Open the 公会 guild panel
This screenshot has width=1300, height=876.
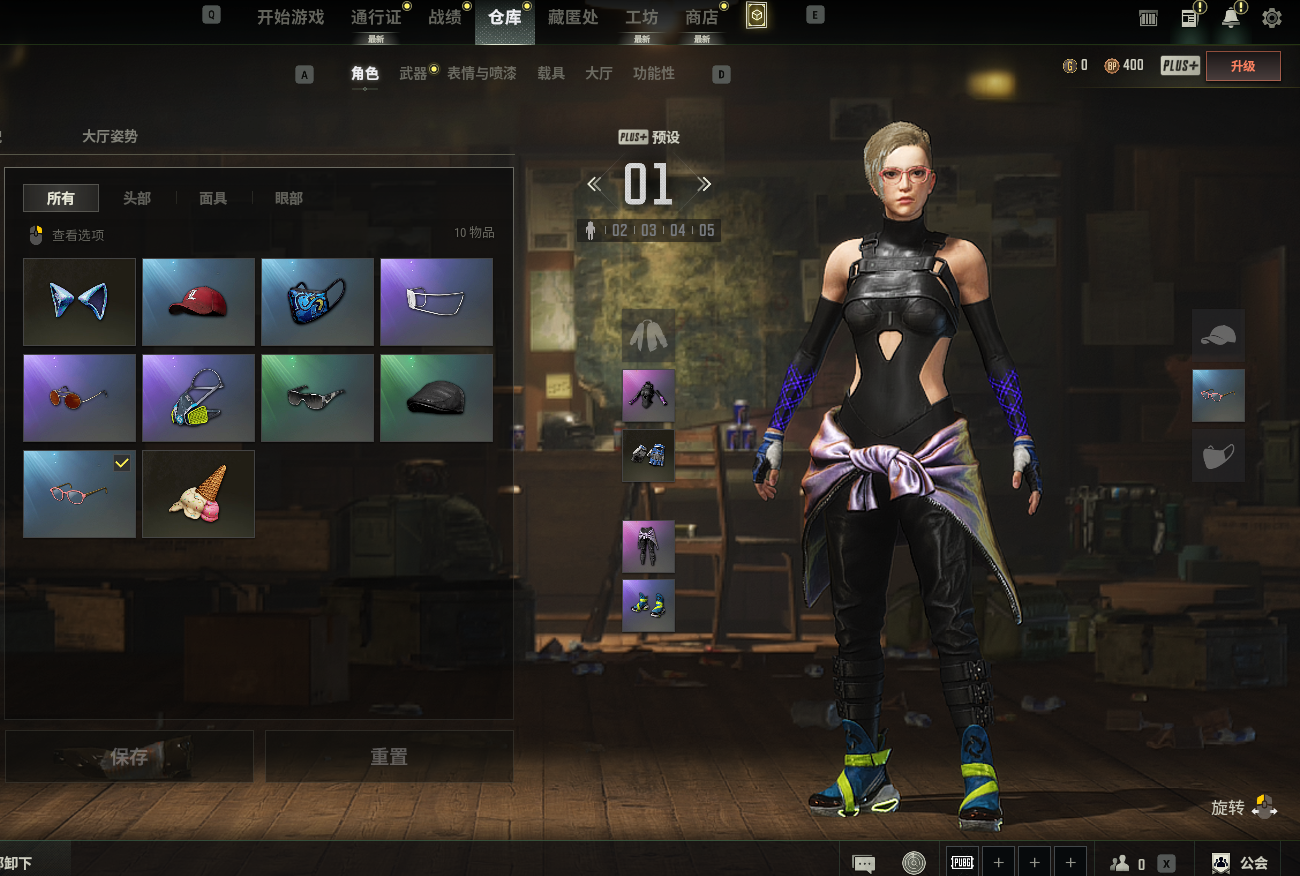1240,862
